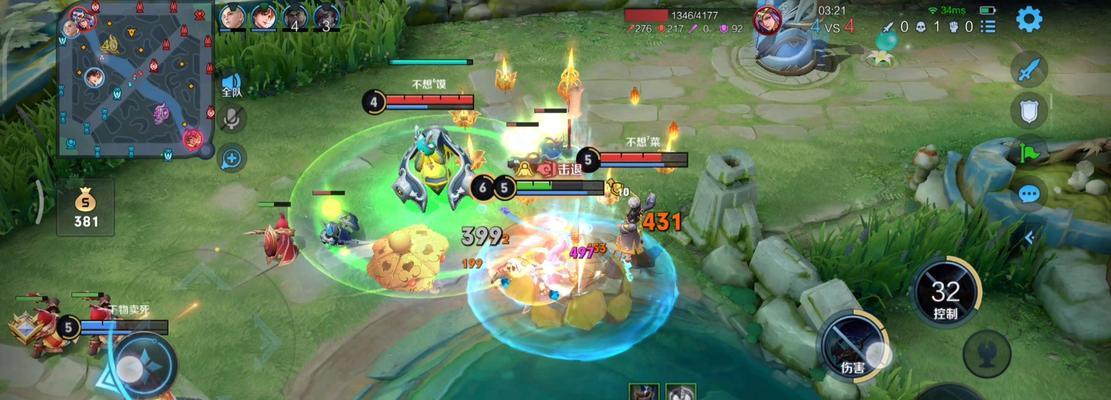Open the settings gear menu
The image size is (1111, 400).
[x=1028, y=19]
